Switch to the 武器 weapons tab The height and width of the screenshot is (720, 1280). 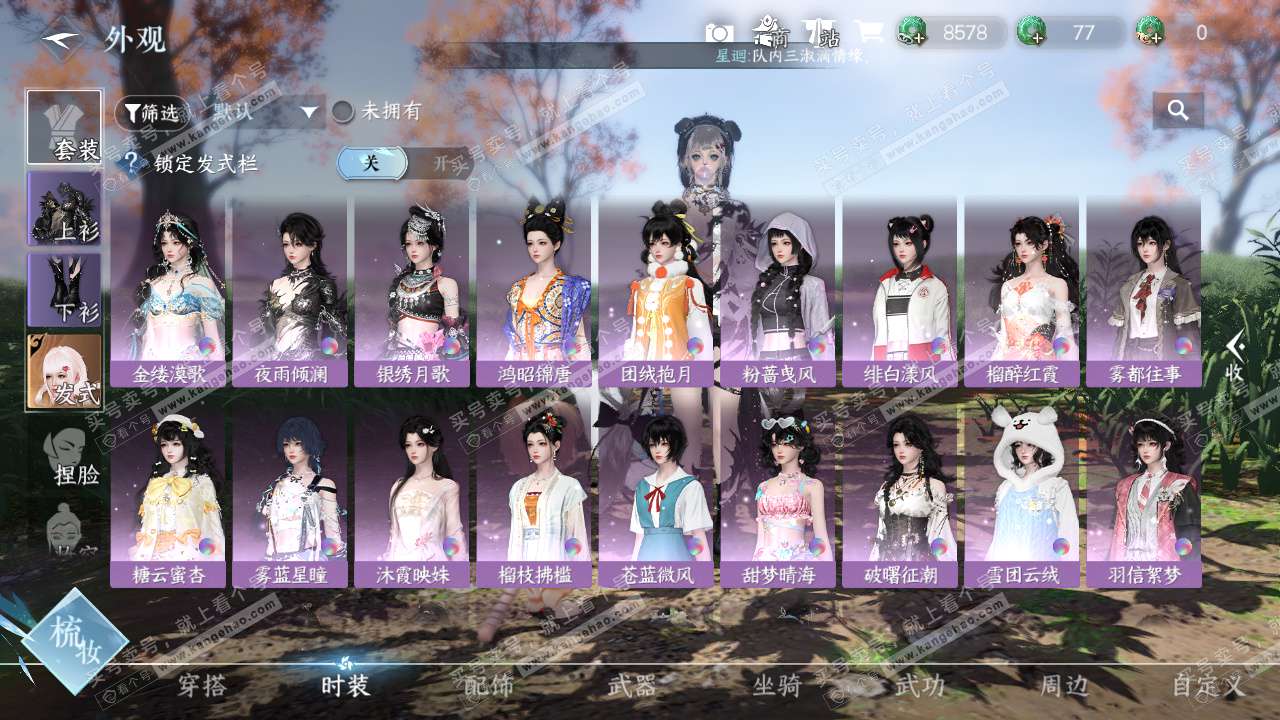pyautogui.click(x=632, y=686)
